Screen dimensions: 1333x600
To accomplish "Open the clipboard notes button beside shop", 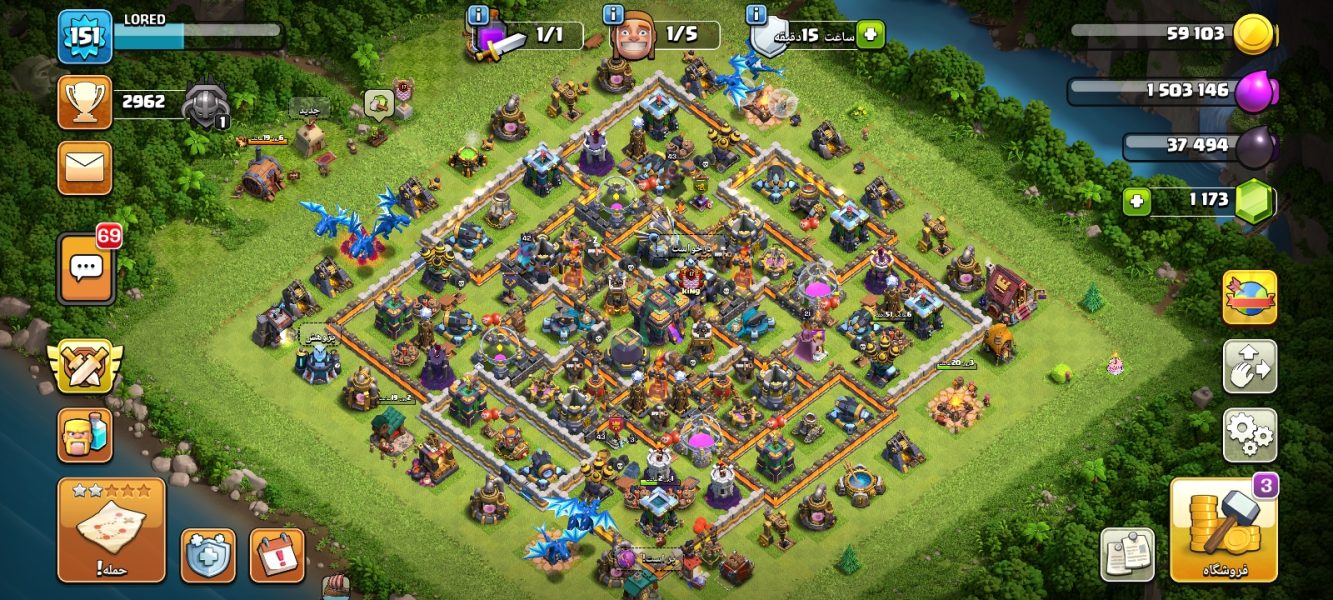I will (1127, 555).
